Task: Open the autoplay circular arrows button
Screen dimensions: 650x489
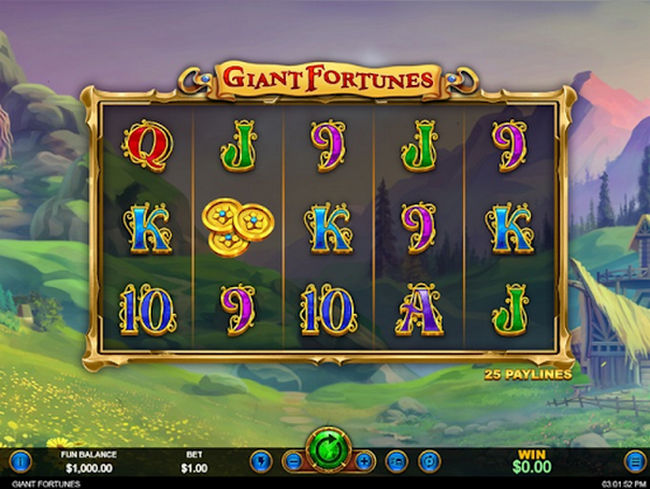Action: pyautogui.click(x=427, y=462)
